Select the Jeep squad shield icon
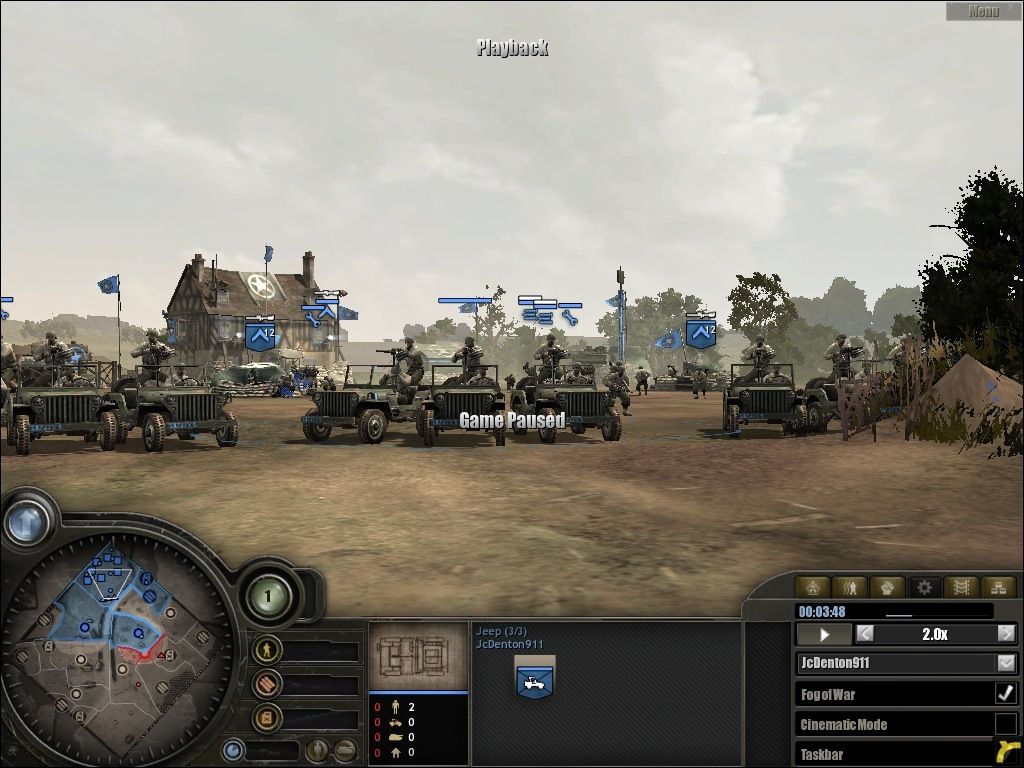Viewport: 1024px width, 768px height. (x=535, y=678)
